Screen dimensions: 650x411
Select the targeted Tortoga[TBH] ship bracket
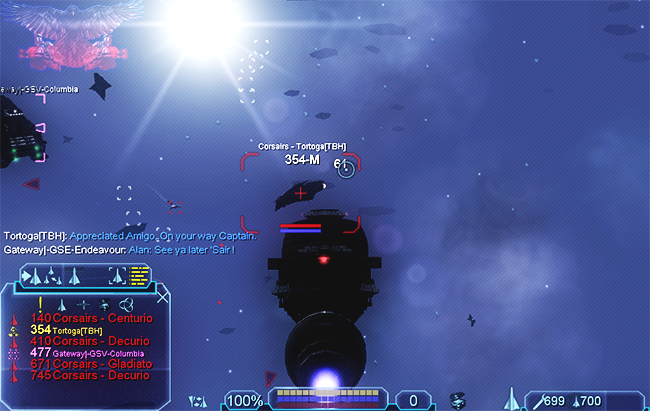(301, 192)
